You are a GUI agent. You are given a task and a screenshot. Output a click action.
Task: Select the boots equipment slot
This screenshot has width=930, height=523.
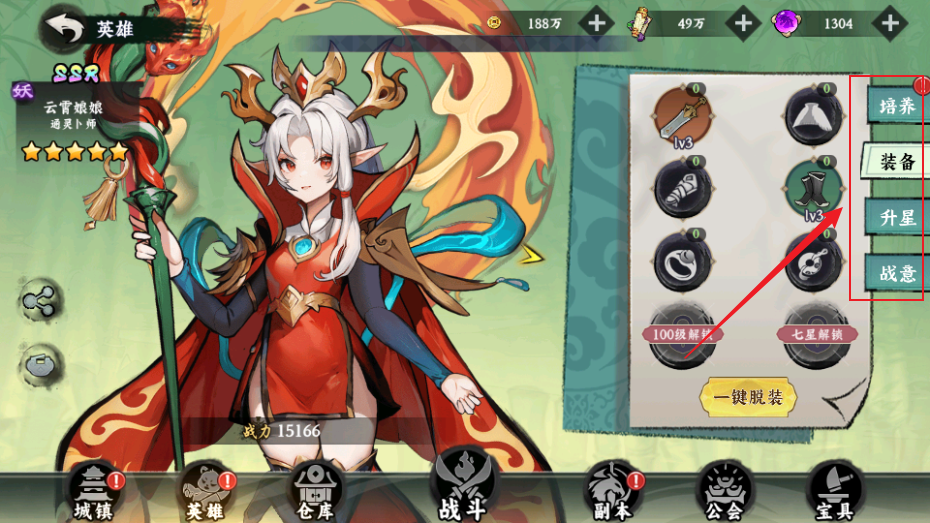click(x=814, y=187)
